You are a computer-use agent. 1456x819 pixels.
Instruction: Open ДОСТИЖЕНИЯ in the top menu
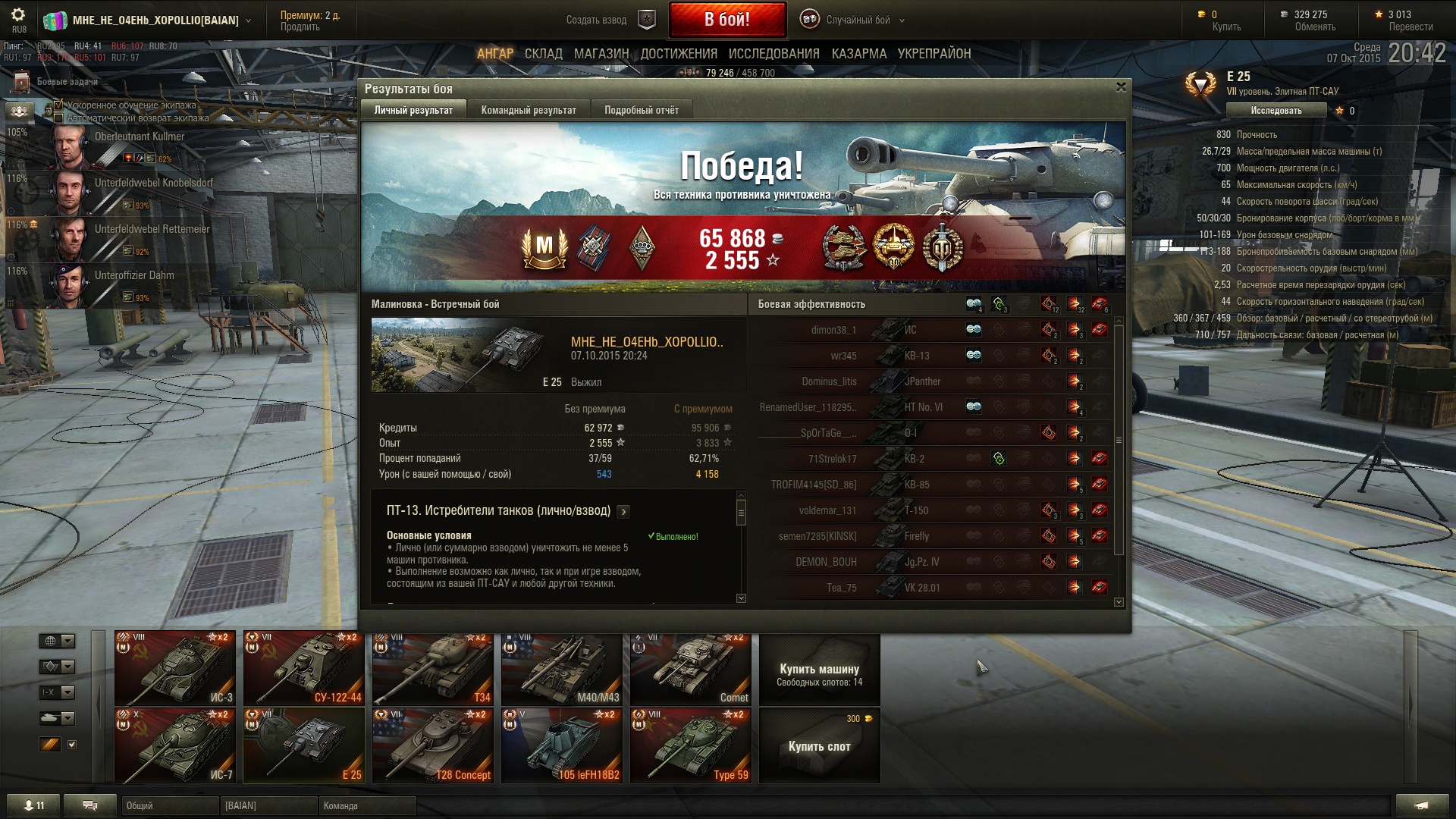tap(679, 54)
